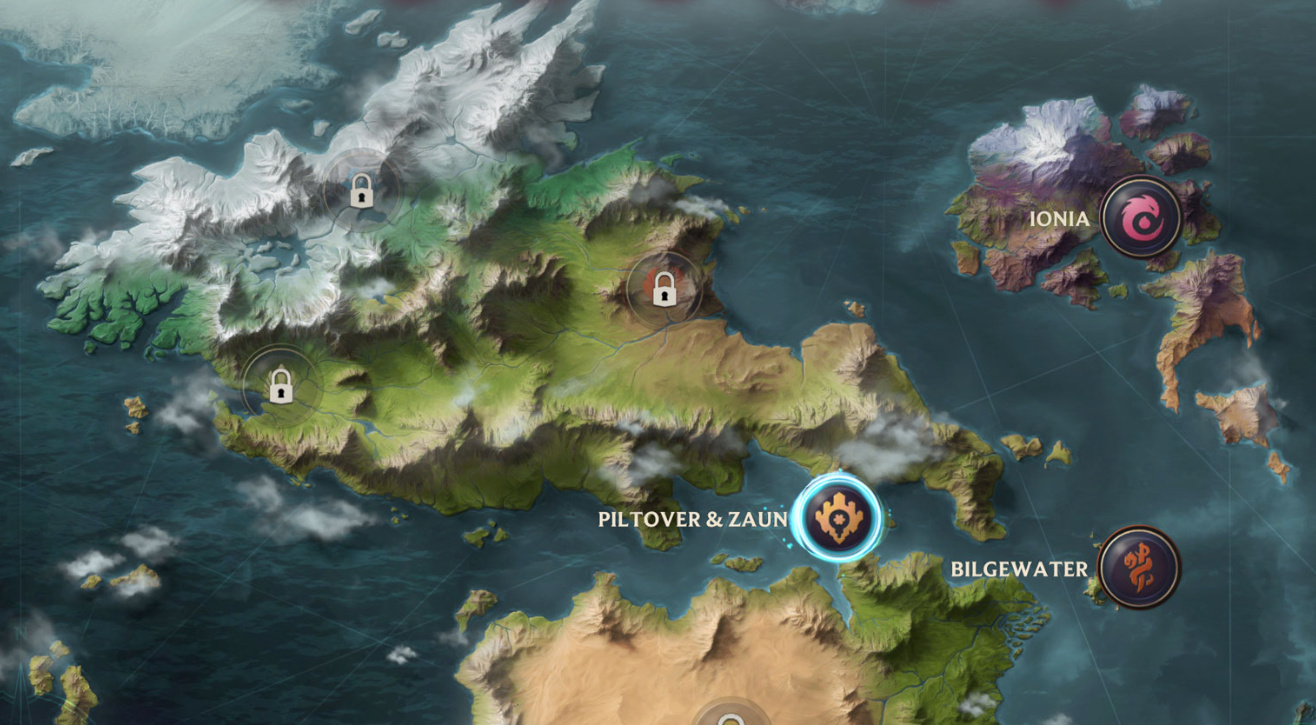
Task: Select the Ionia region emblem
Action: [1139, 217]
